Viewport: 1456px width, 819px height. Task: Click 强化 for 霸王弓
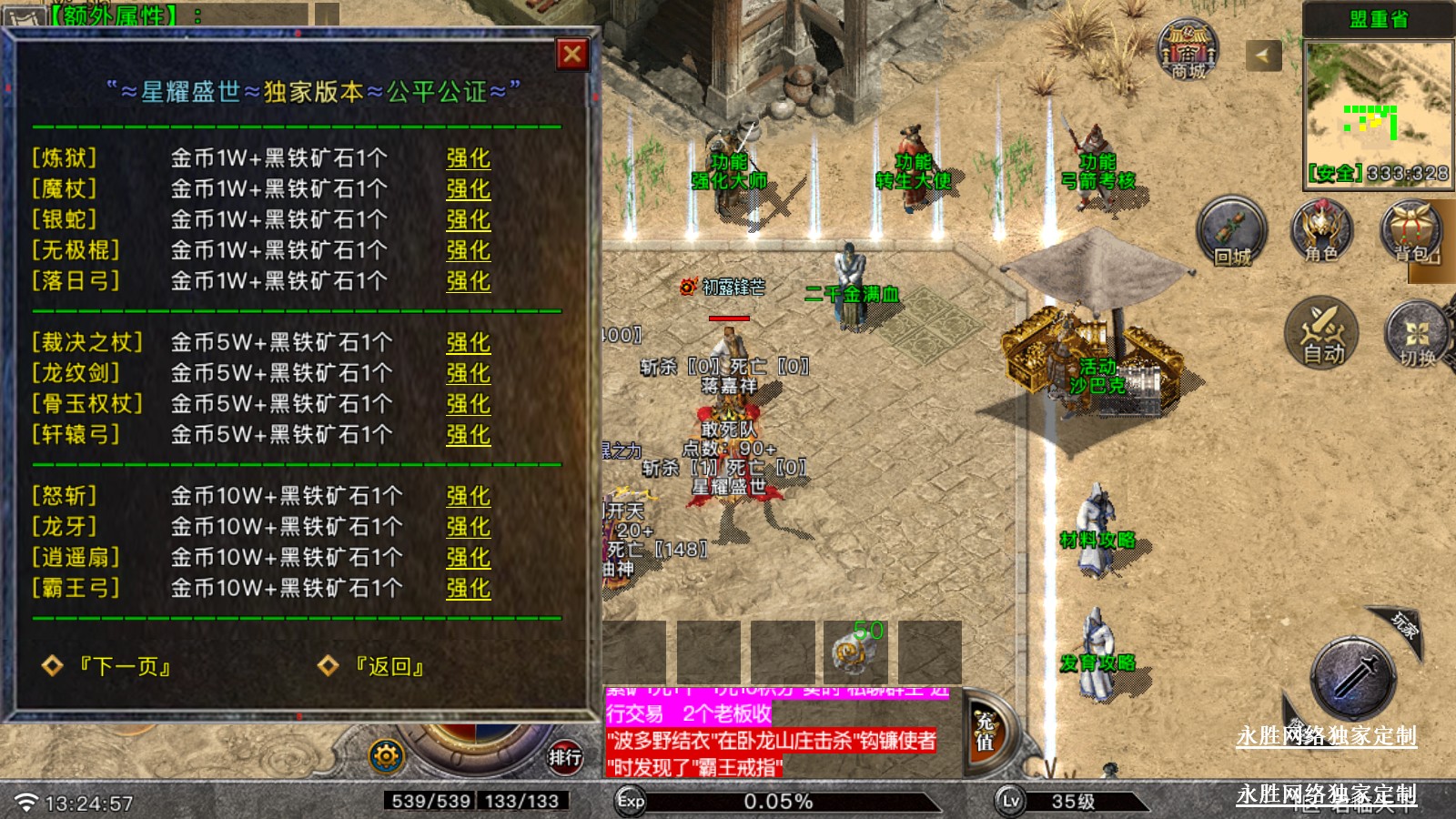click(468, 588)
